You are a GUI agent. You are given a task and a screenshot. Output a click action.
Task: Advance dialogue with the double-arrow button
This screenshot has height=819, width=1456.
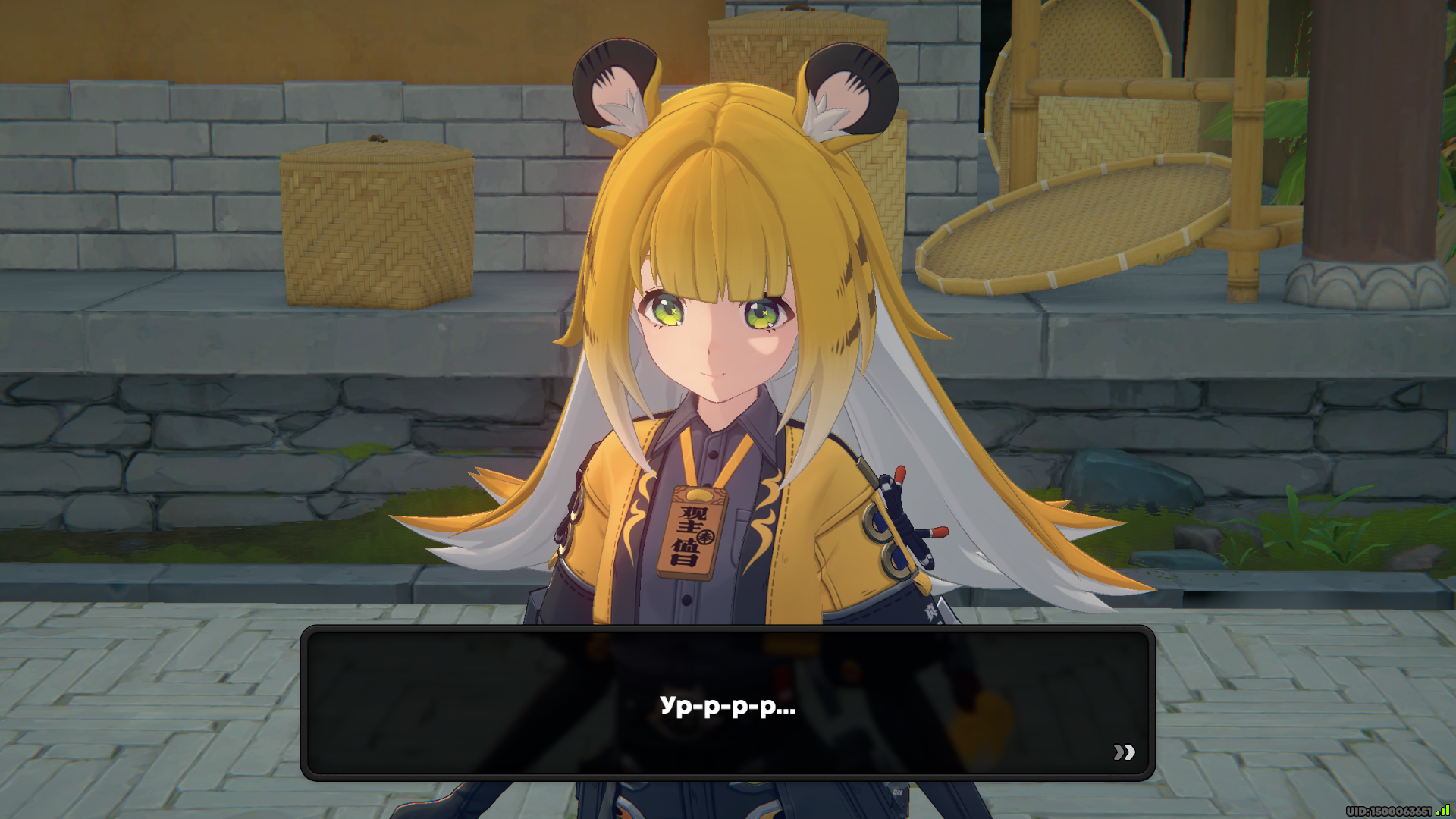tap(1124, 752)
